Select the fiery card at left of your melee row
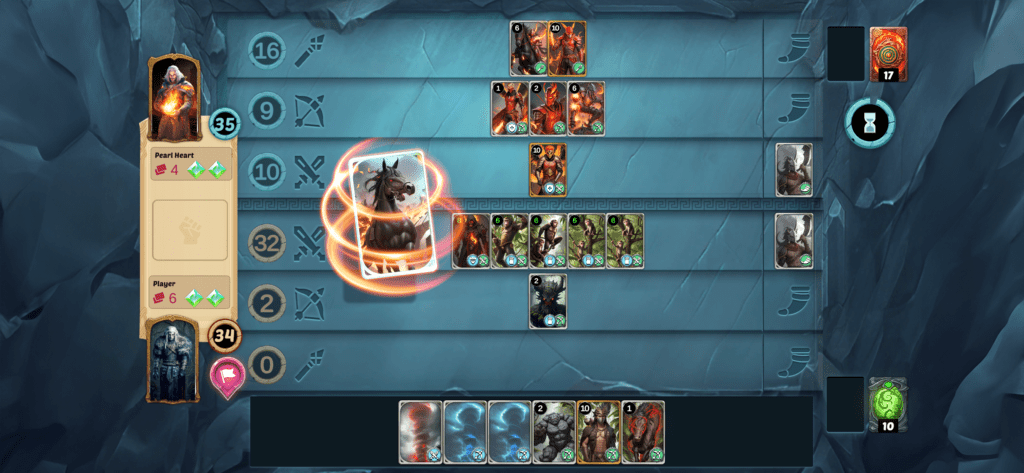 (x=471, y=241)
